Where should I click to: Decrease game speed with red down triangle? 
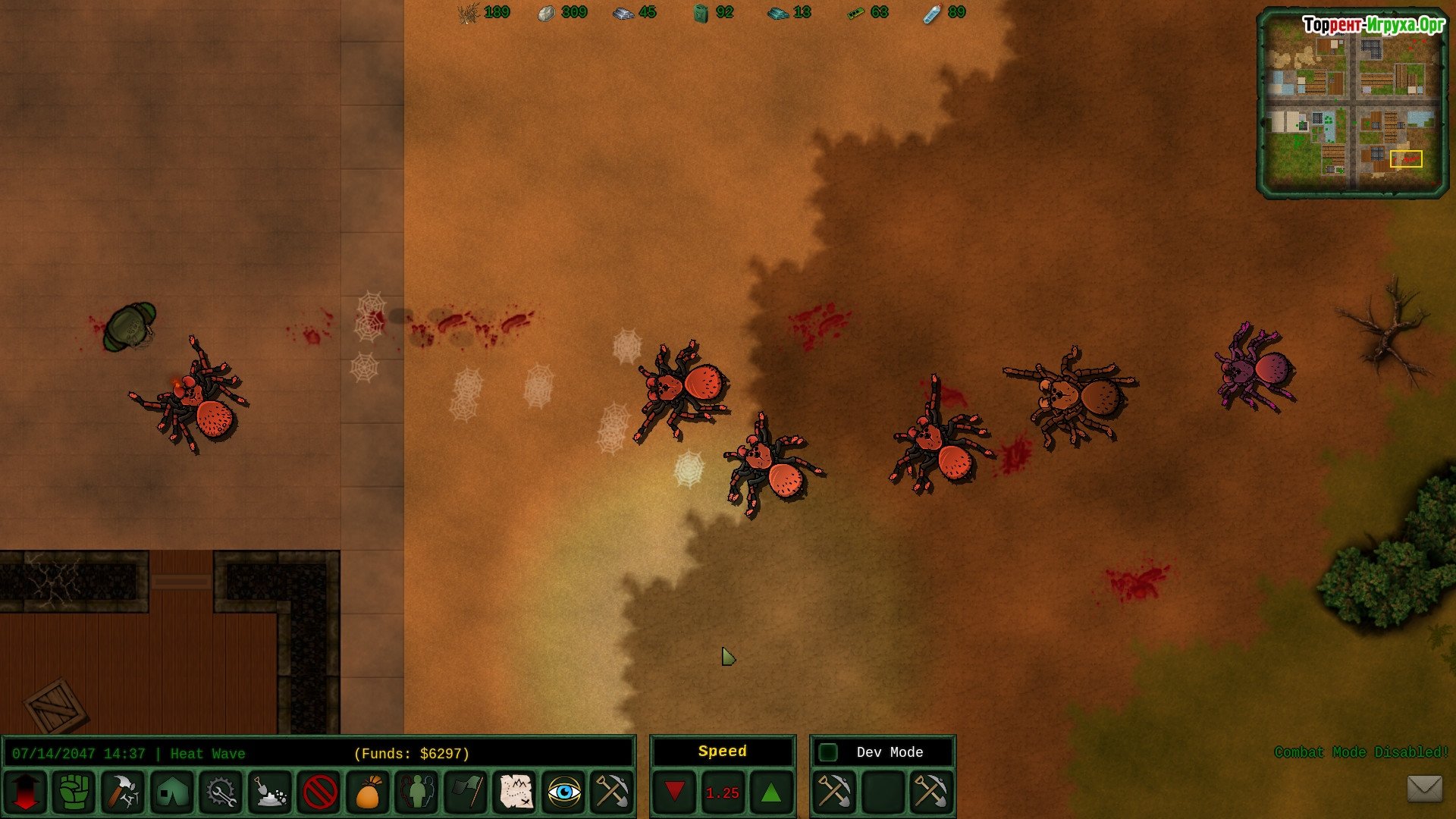pyautogui.click(x=674, y=792)
